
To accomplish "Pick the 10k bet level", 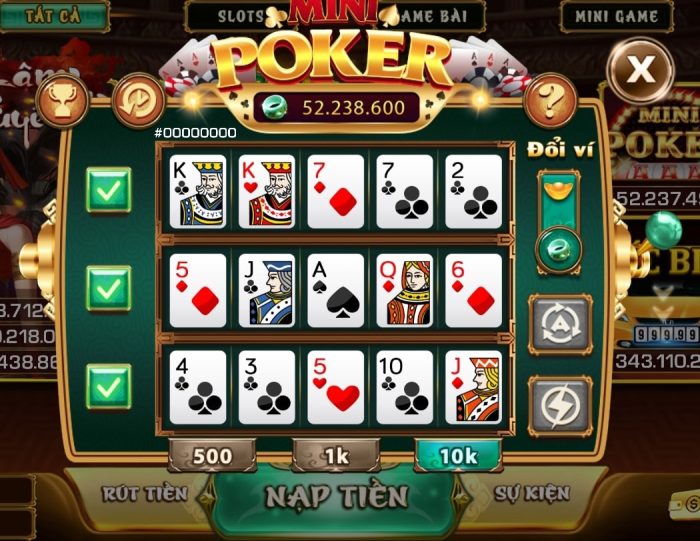I will click(x=458, y=456).
